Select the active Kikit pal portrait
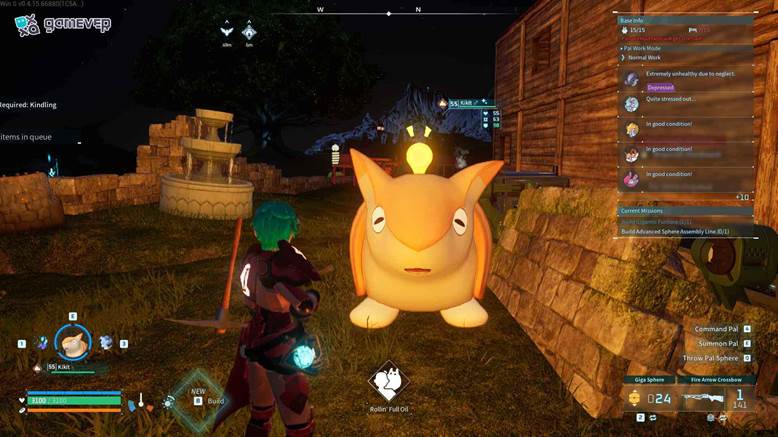This screenshot has width=778, height=437. 72,343
